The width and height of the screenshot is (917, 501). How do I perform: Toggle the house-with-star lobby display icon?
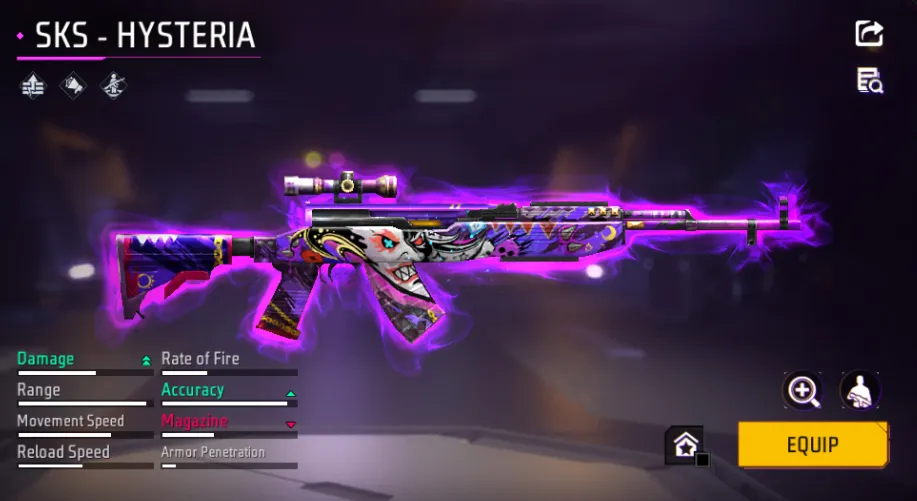click(686, 445)
